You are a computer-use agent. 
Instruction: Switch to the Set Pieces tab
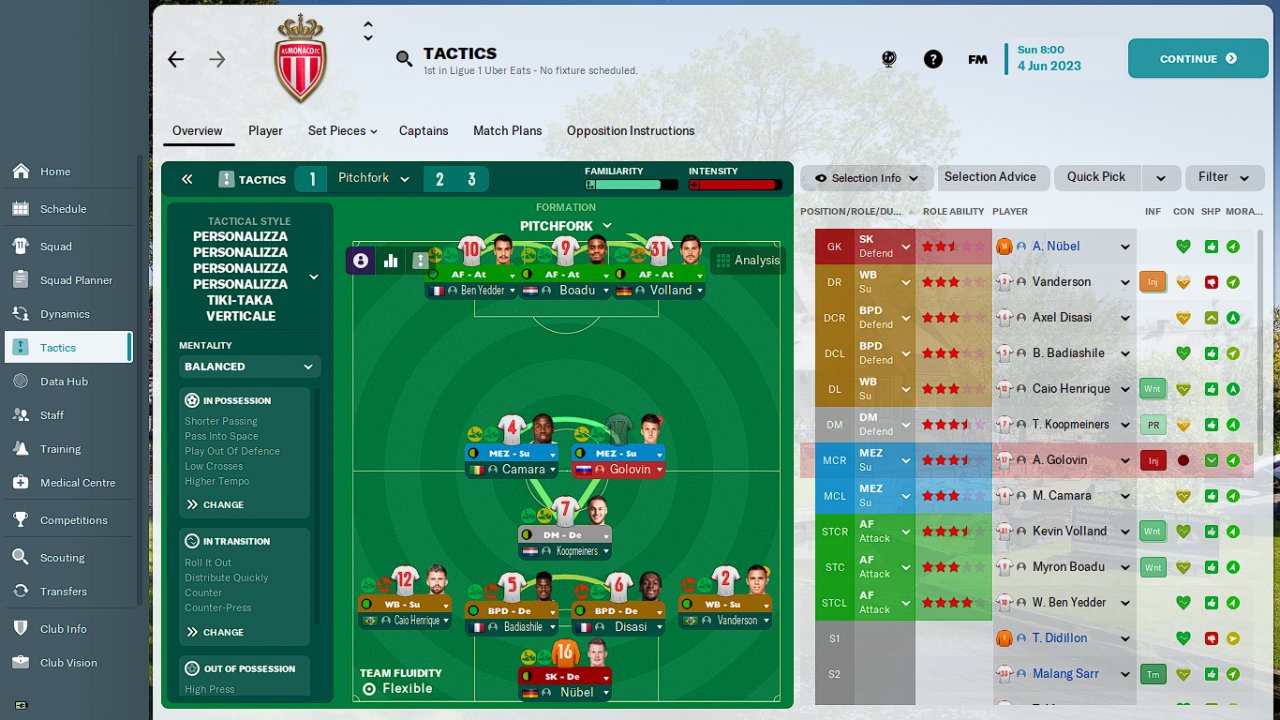pyautogui.click(x=342, y=131)
